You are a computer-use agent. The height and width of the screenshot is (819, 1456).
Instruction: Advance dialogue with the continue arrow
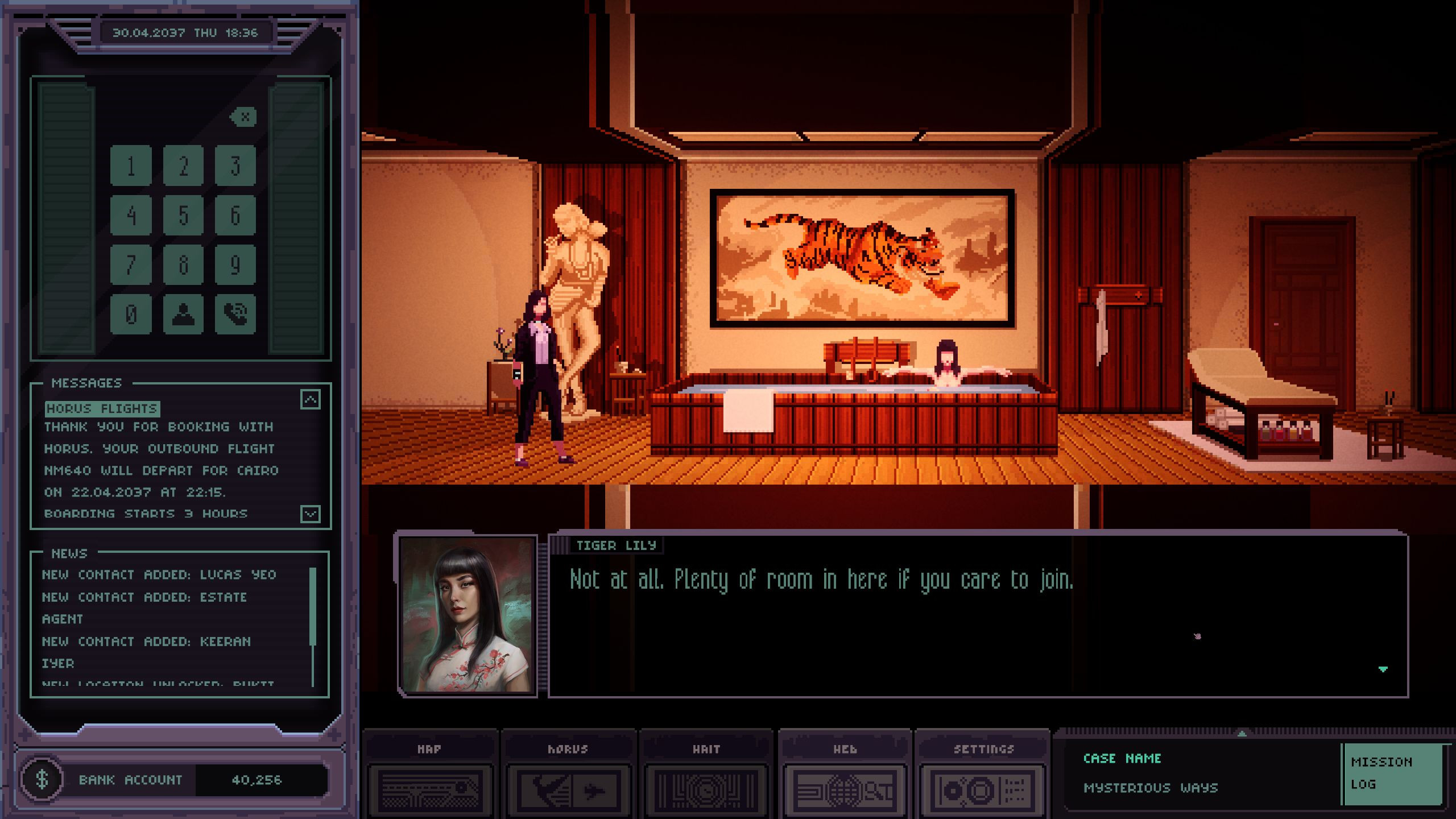1383,669
